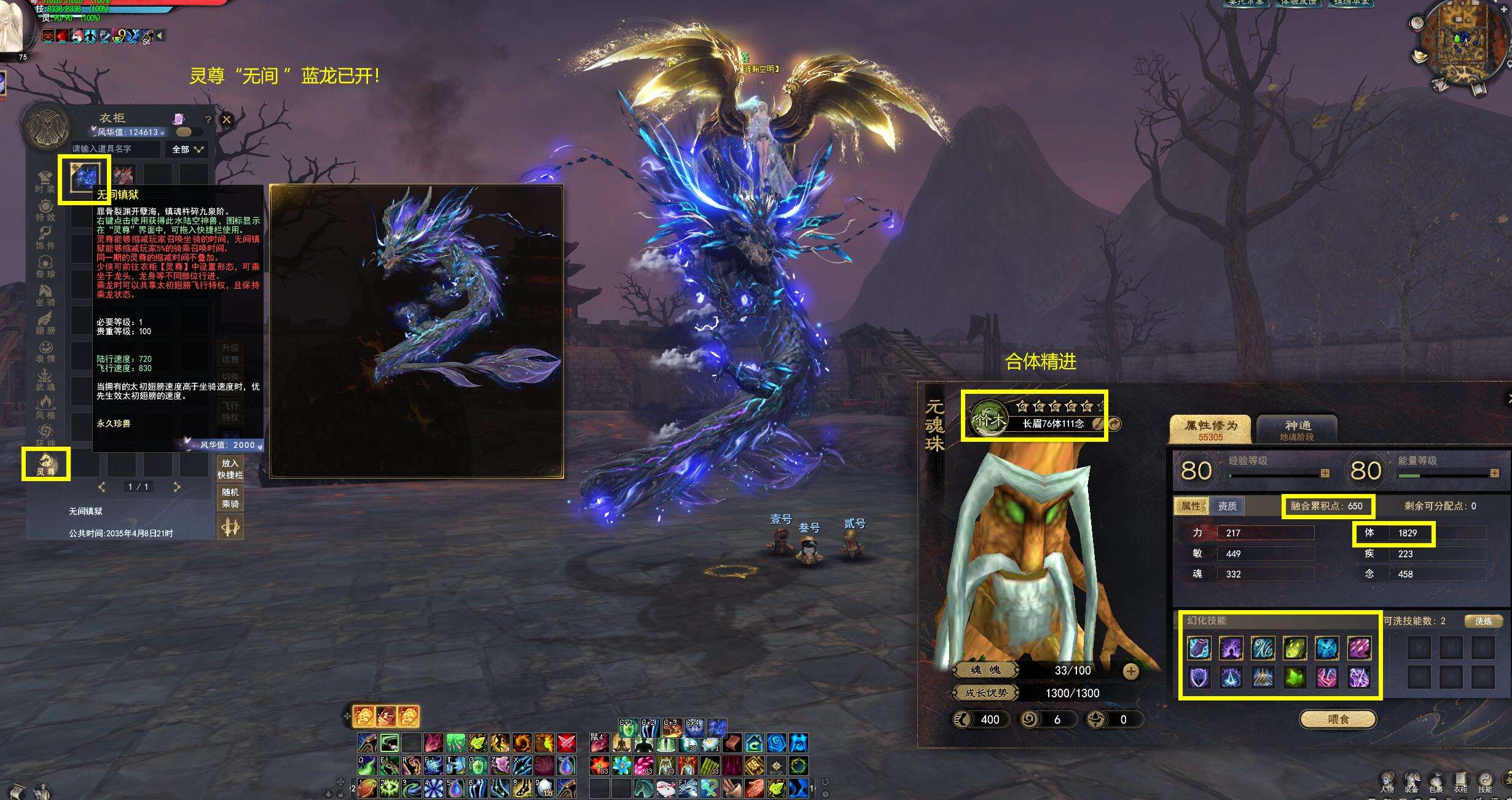
Task: Show the 资质 aptitude sub-tab
Action: point(1227,506)
